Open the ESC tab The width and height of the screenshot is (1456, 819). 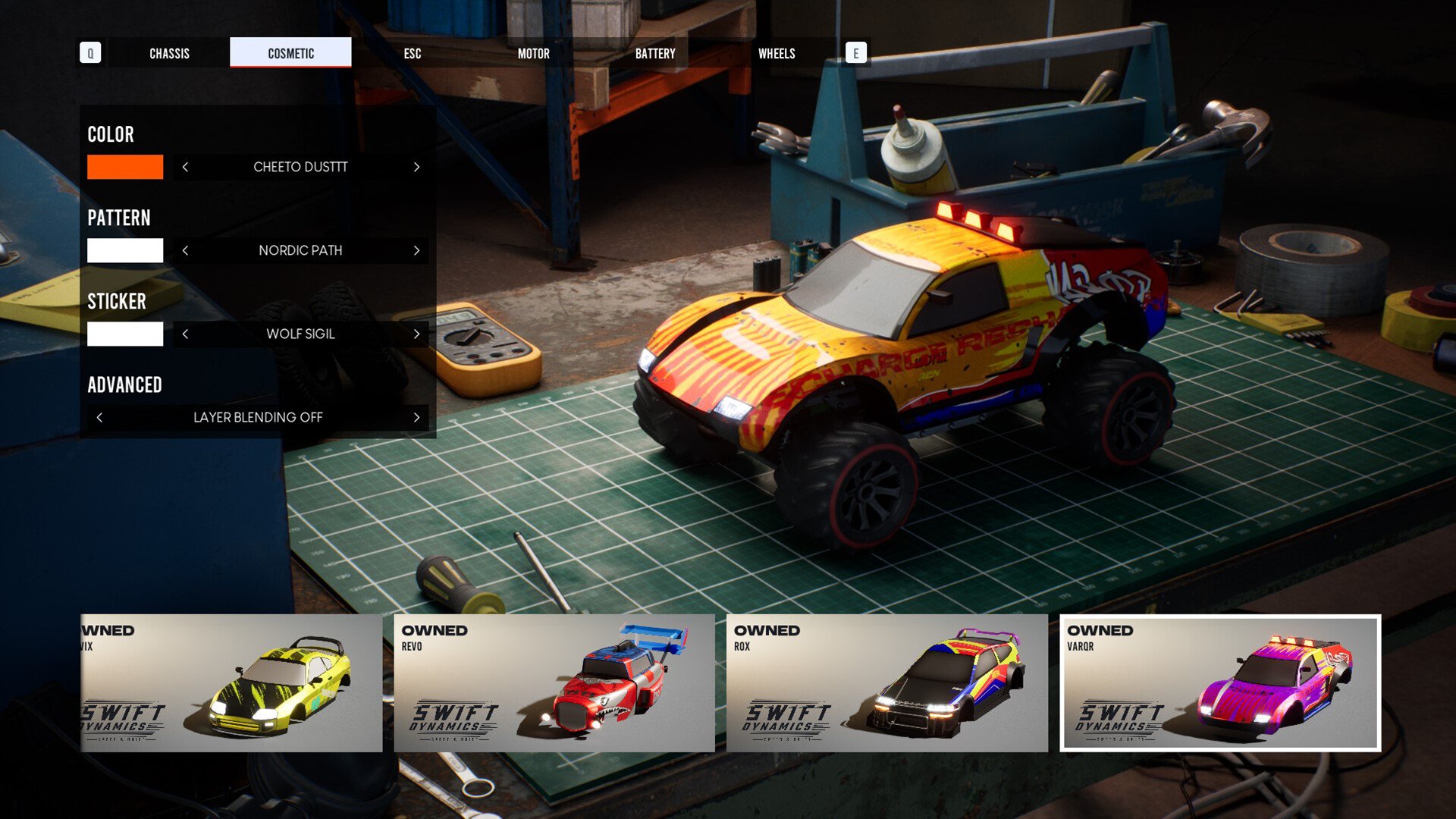[x=412, y=53]
